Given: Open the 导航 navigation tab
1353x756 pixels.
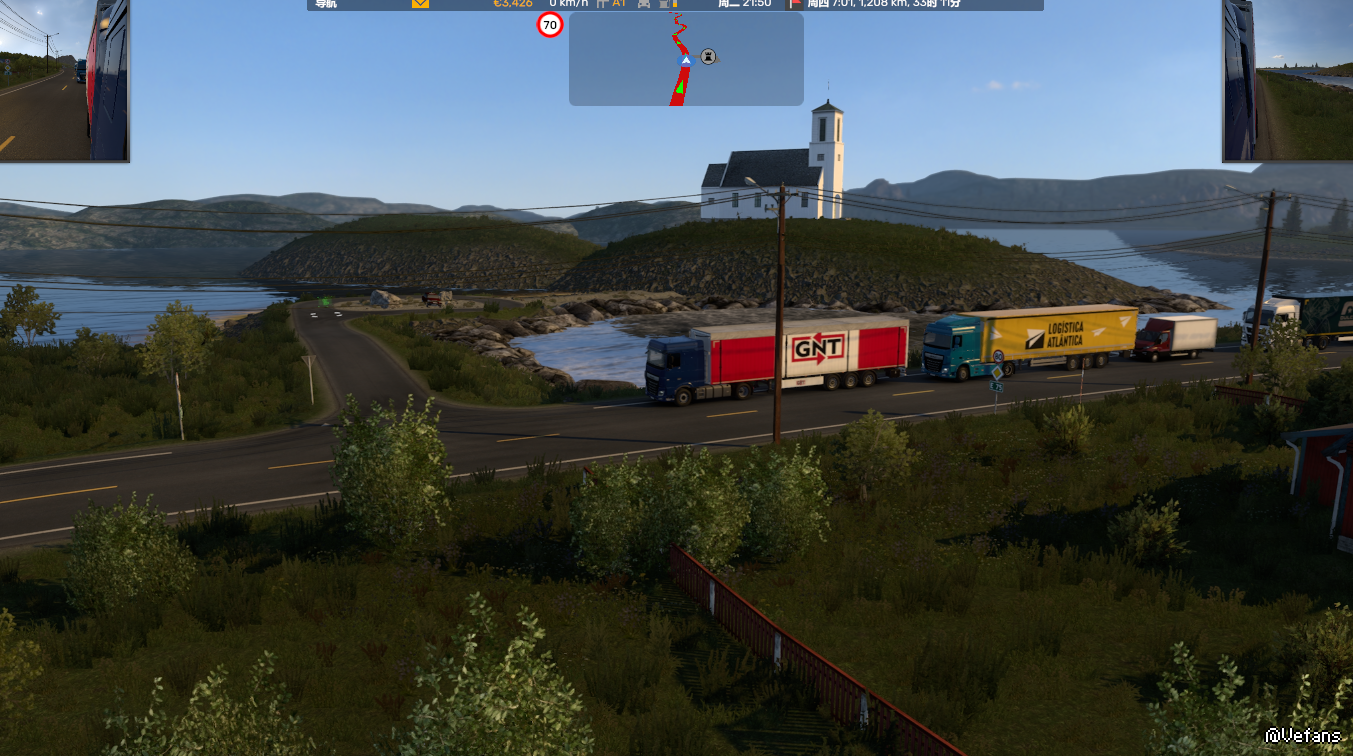Looking at the screenshot, I should click(x=326, y=4).
